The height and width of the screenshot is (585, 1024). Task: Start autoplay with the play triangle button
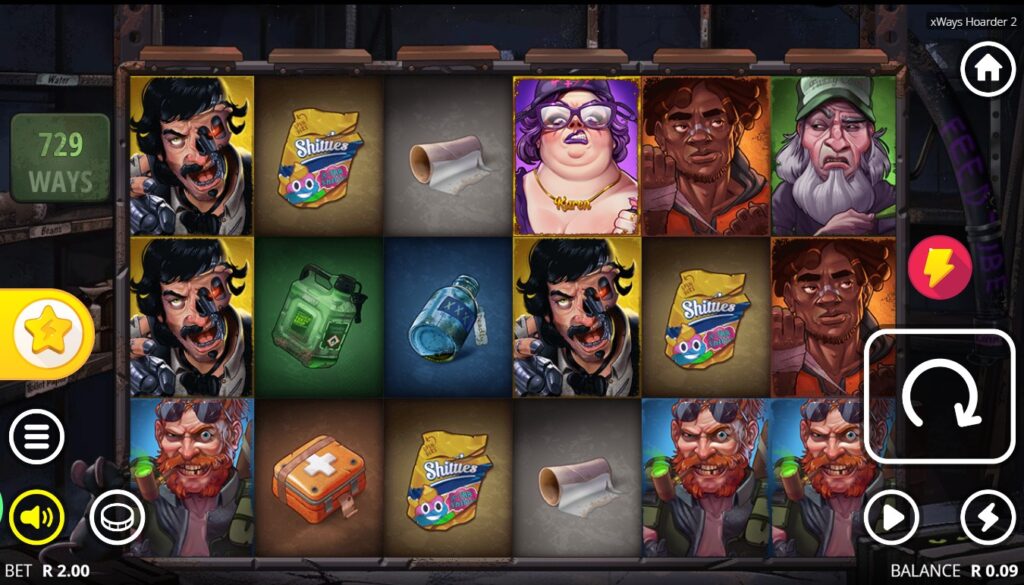[891, 517]
